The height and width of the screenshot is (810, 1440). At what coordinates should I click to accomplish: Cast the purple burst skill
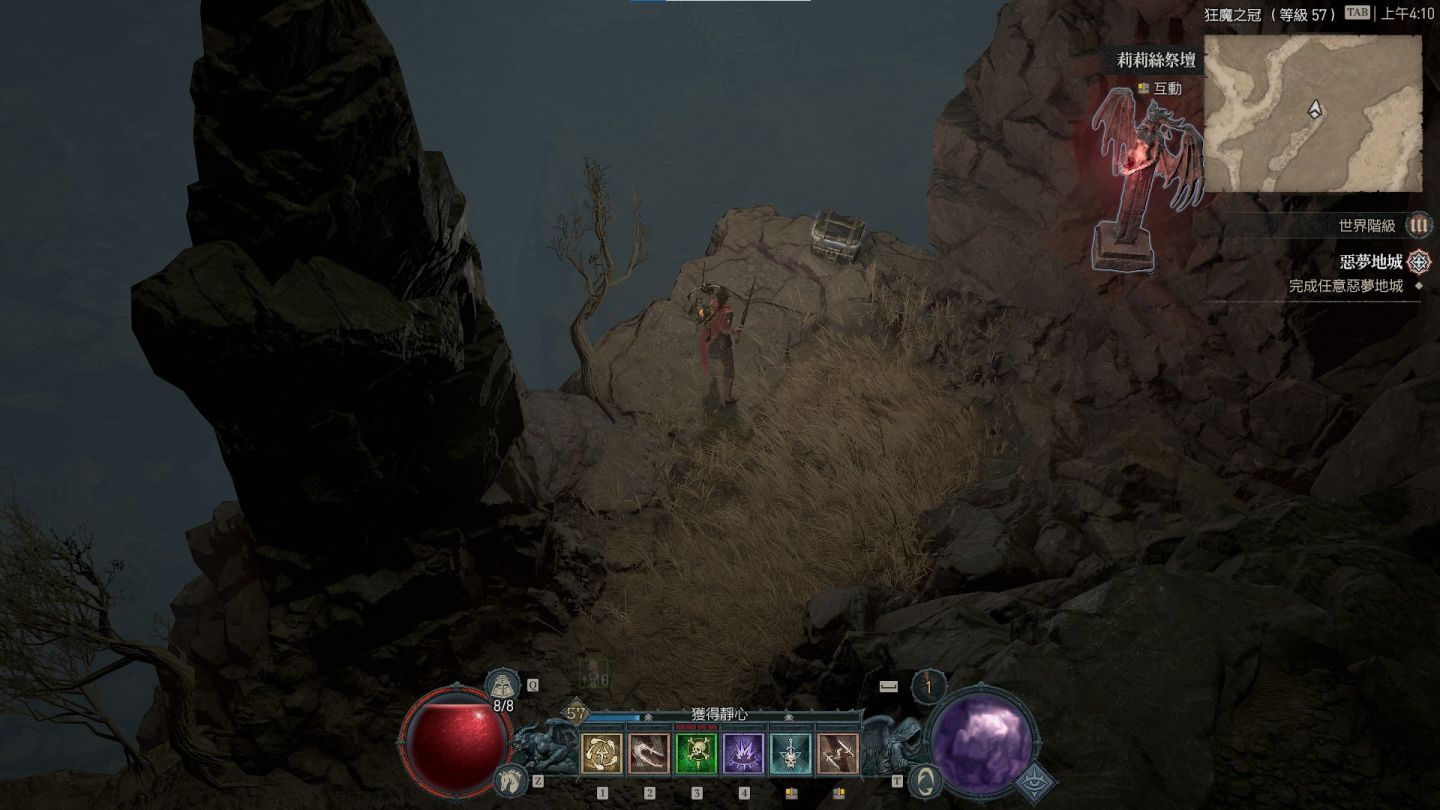click(743, 753)
